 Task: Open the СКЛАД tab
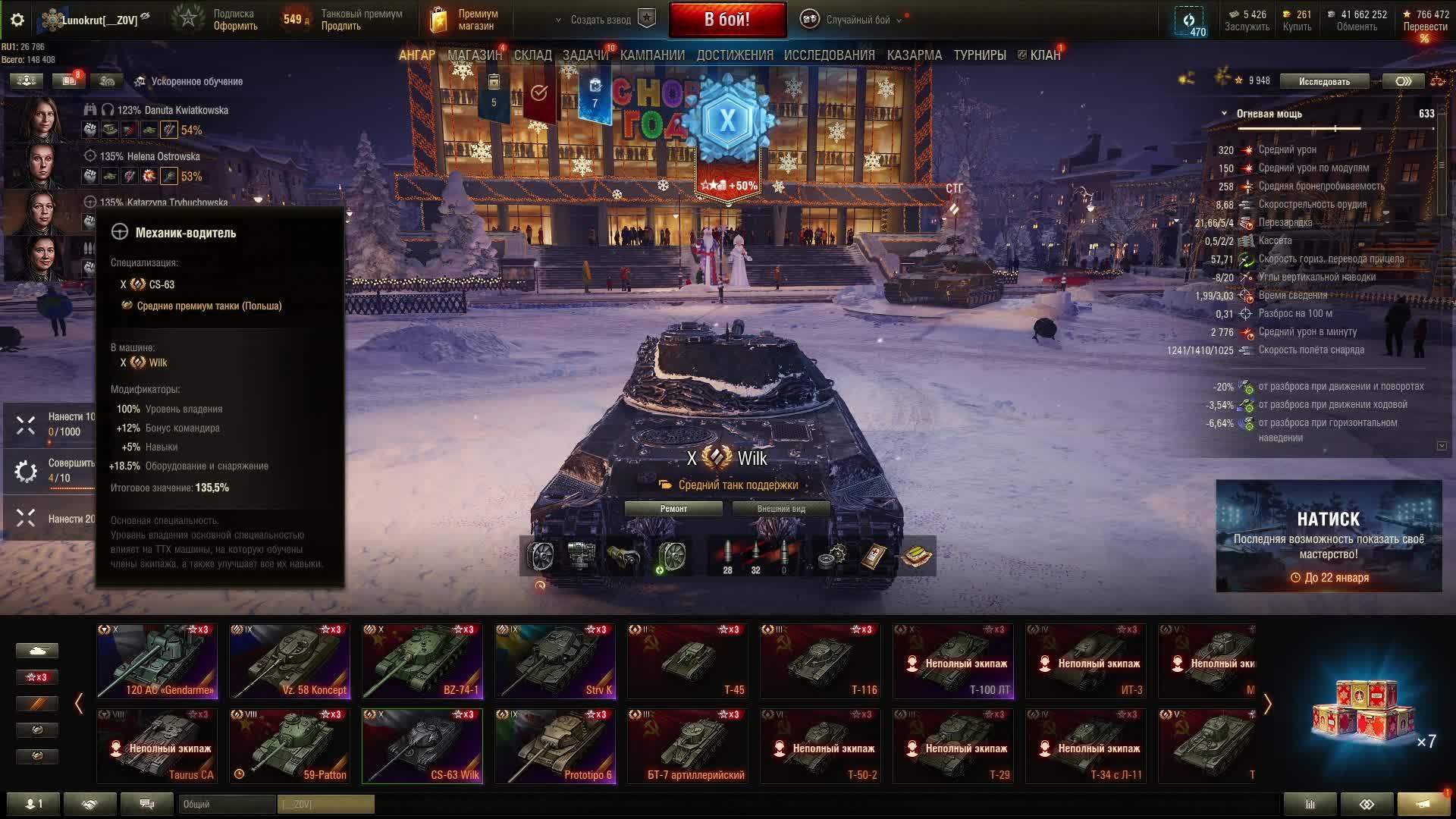[x=532, y=55]
